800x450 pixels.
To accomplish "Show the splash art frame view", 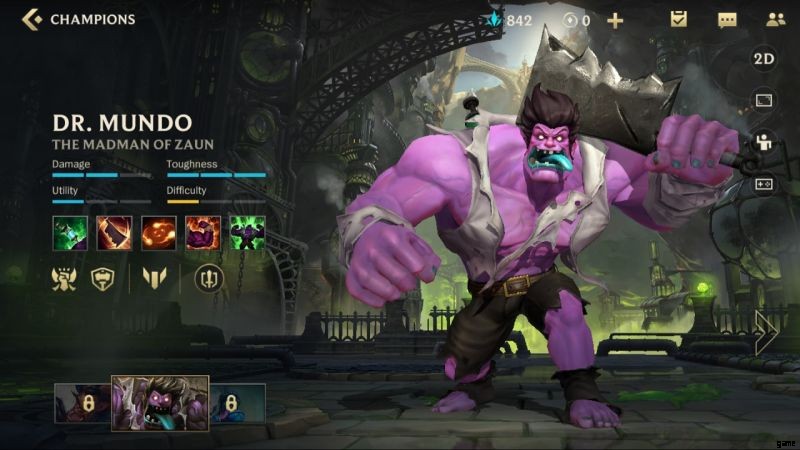I will pos(764,100).
